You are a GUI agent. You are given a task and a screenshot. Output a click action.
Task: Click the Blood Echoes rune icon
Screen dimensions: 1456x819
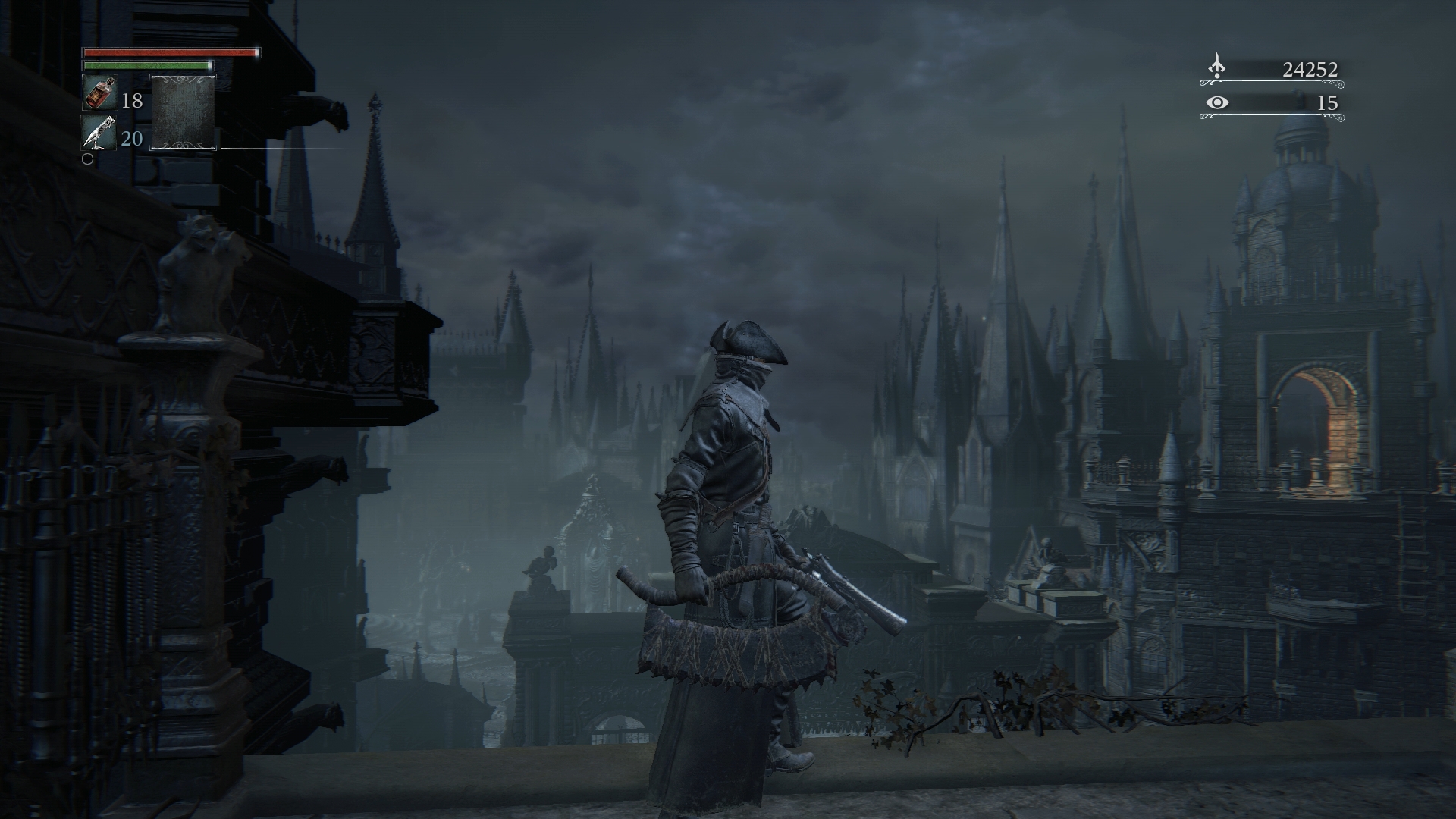1216,67
